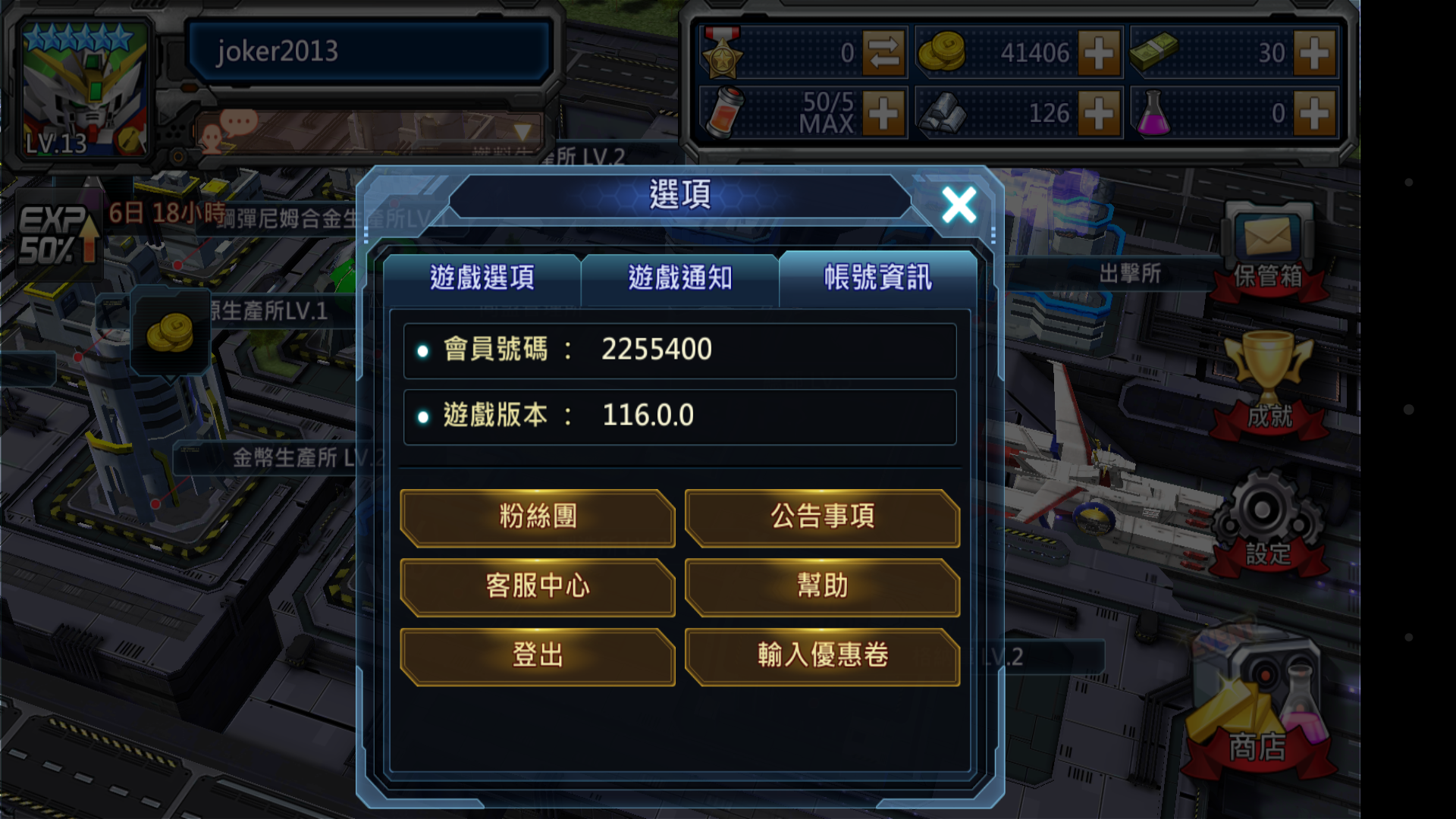Click 輸入優惠卷 to enter a coupon

click(x=822, y=656)
